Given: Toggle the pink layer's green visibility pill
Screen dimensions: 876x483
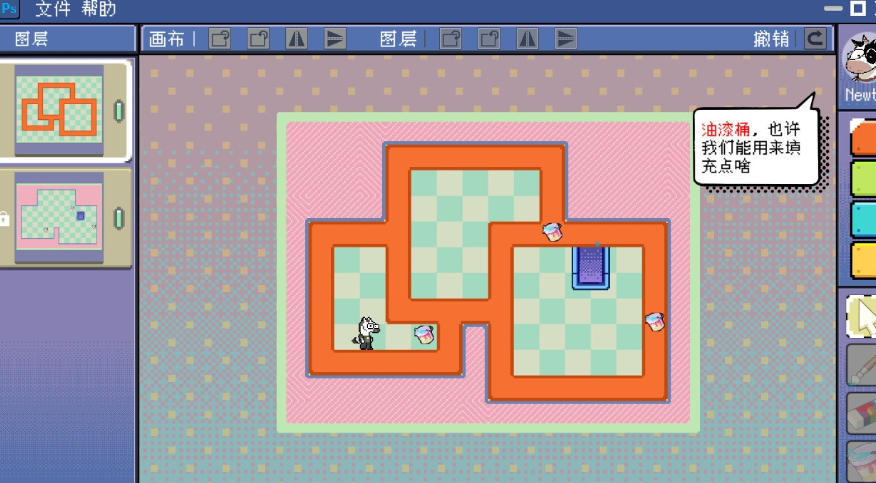Looking at the screenshot, I should (119, 217).
